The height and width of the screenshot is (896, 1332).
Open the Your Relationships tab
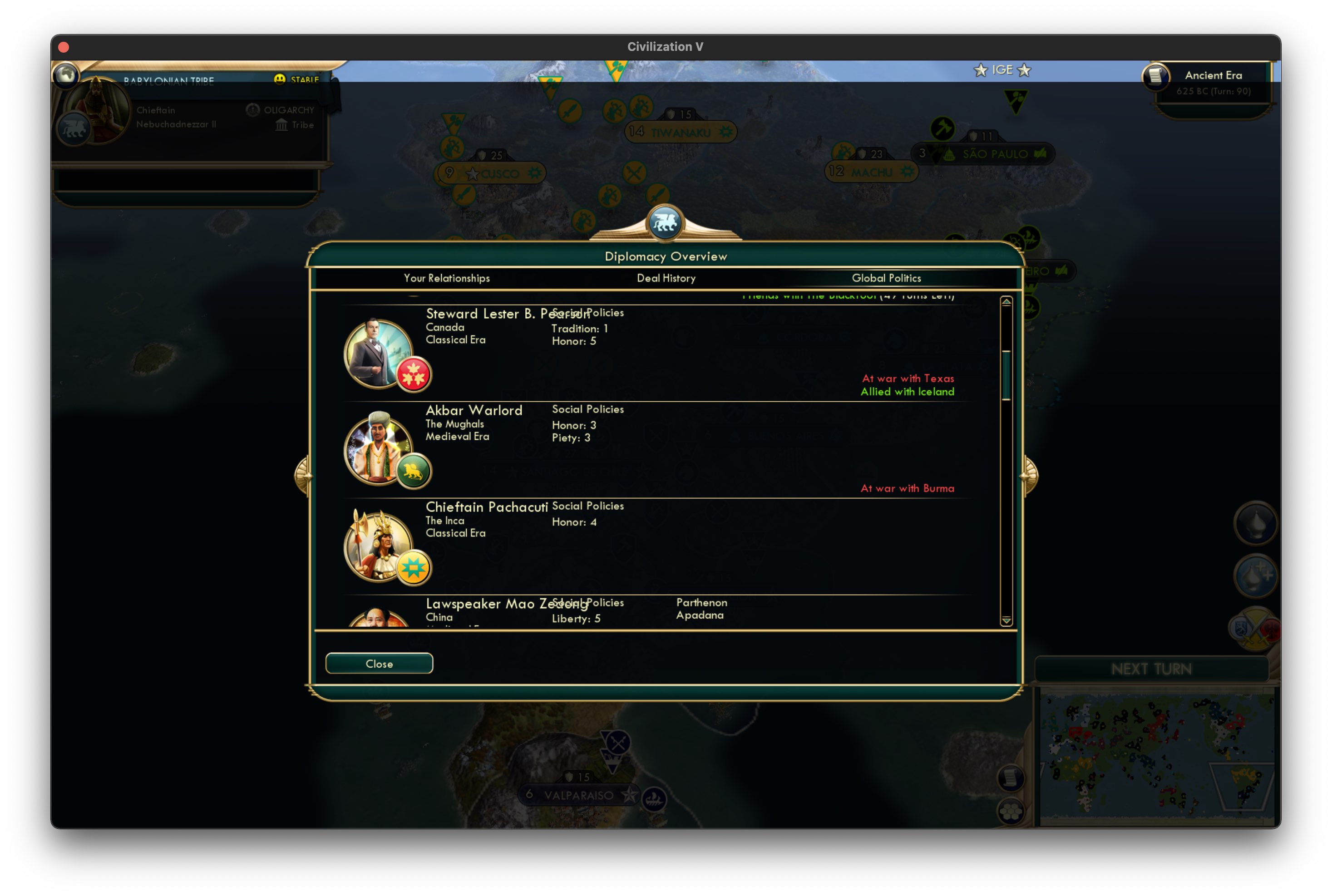pos(446,278)
